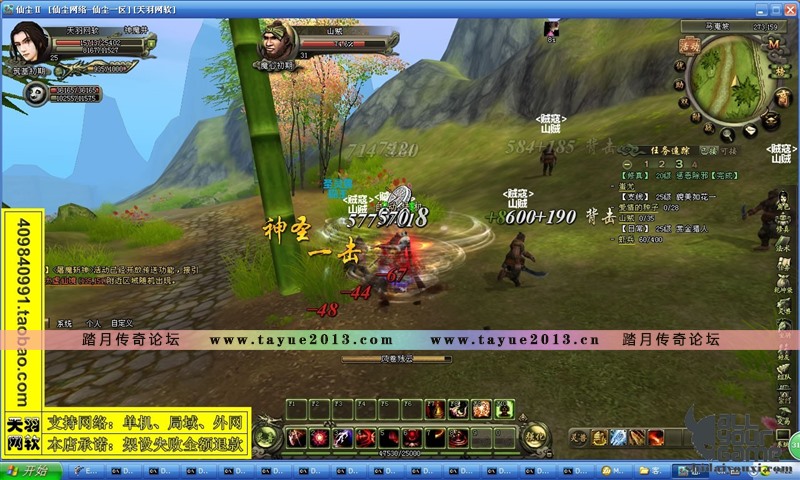Image resolution: width=800 pixels, height=480 pixels.
Task: Click the scroll icon in lower-right bar
Action: pyautogui.click(x=599, y=437)
